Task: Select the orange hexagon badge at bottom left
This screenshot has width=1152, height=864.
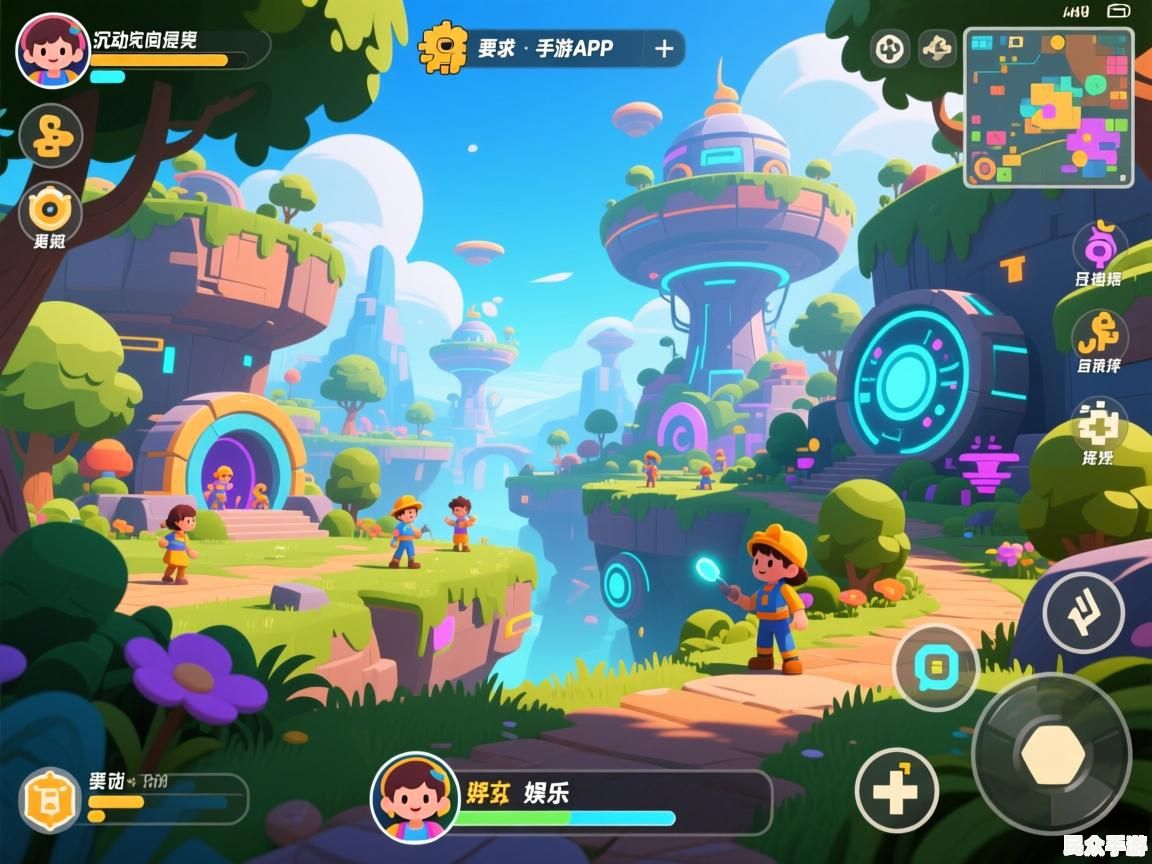Action: coord(51,800)
